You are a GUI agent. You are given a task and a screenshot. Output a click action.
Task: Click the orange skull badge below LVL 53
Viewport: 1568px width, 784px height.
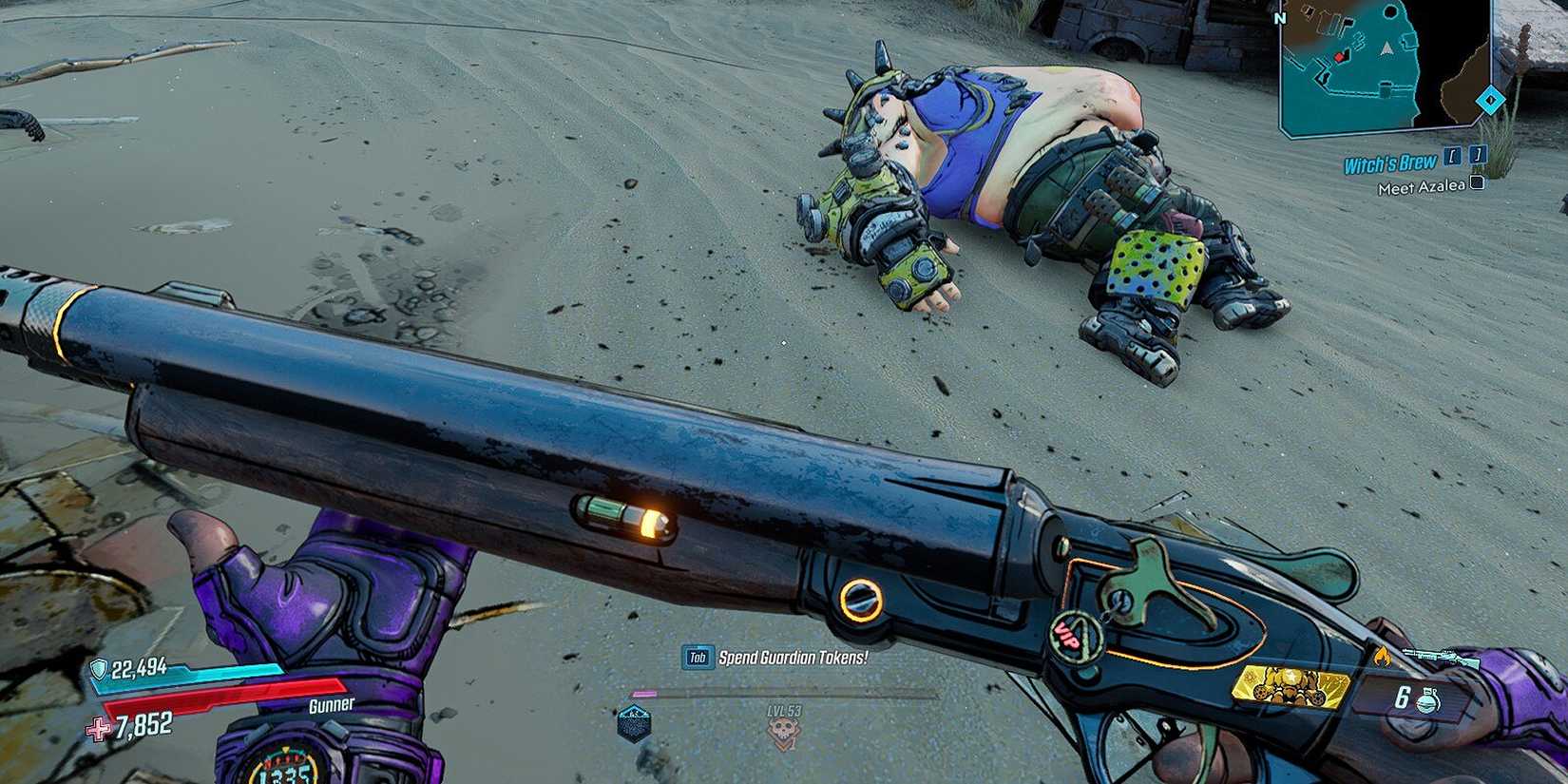785,733
